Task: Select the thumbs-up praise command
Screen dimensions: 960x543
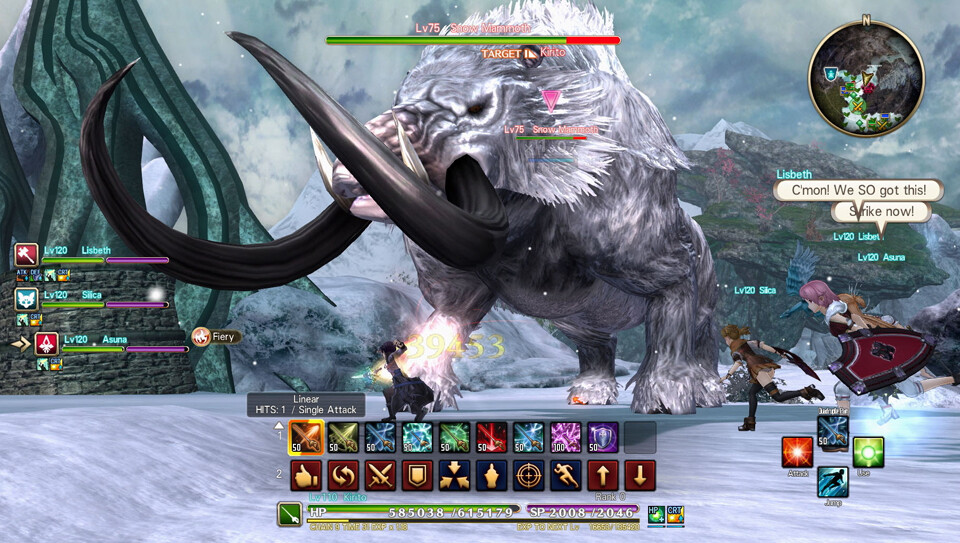Action: [x=306, y=475]
